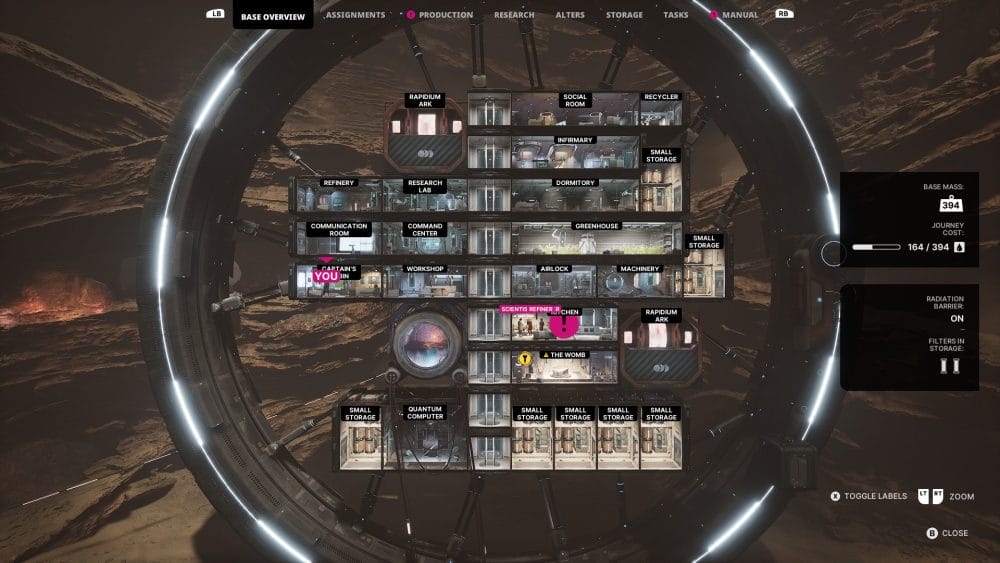Image resolution: width=1000 pixels, height=563 pixels.
Task: Choose the Recycler module
Action: (x=661, y=110)
